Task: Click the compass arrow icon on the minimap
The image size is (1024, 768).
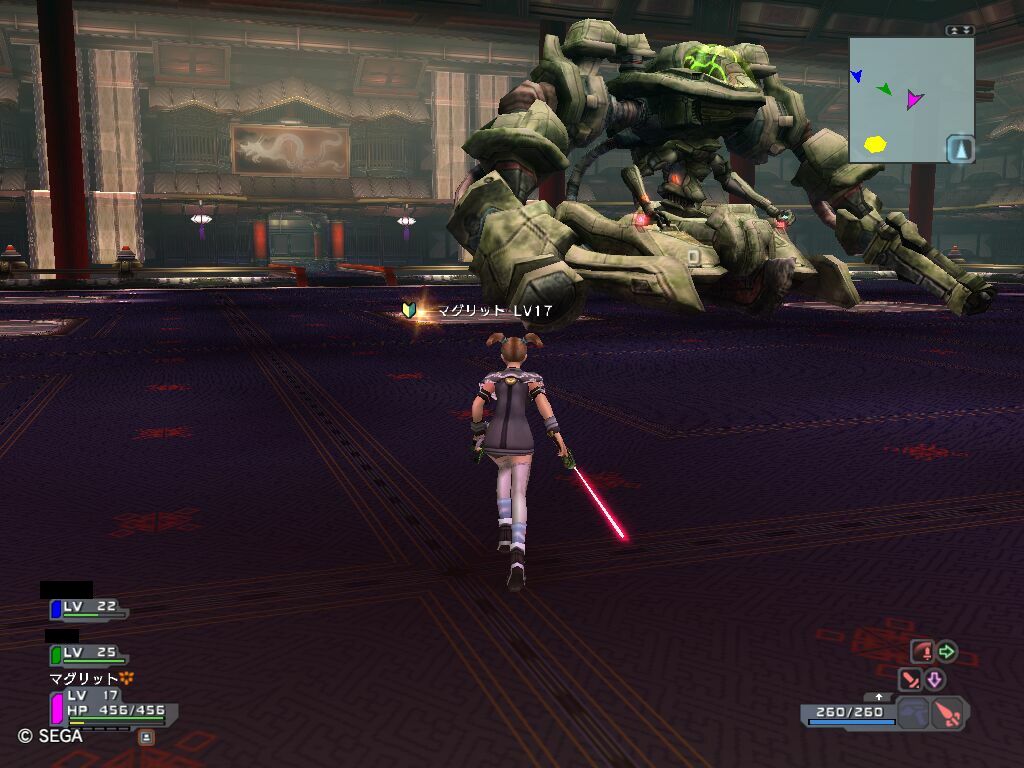Action: click(960, 149)
